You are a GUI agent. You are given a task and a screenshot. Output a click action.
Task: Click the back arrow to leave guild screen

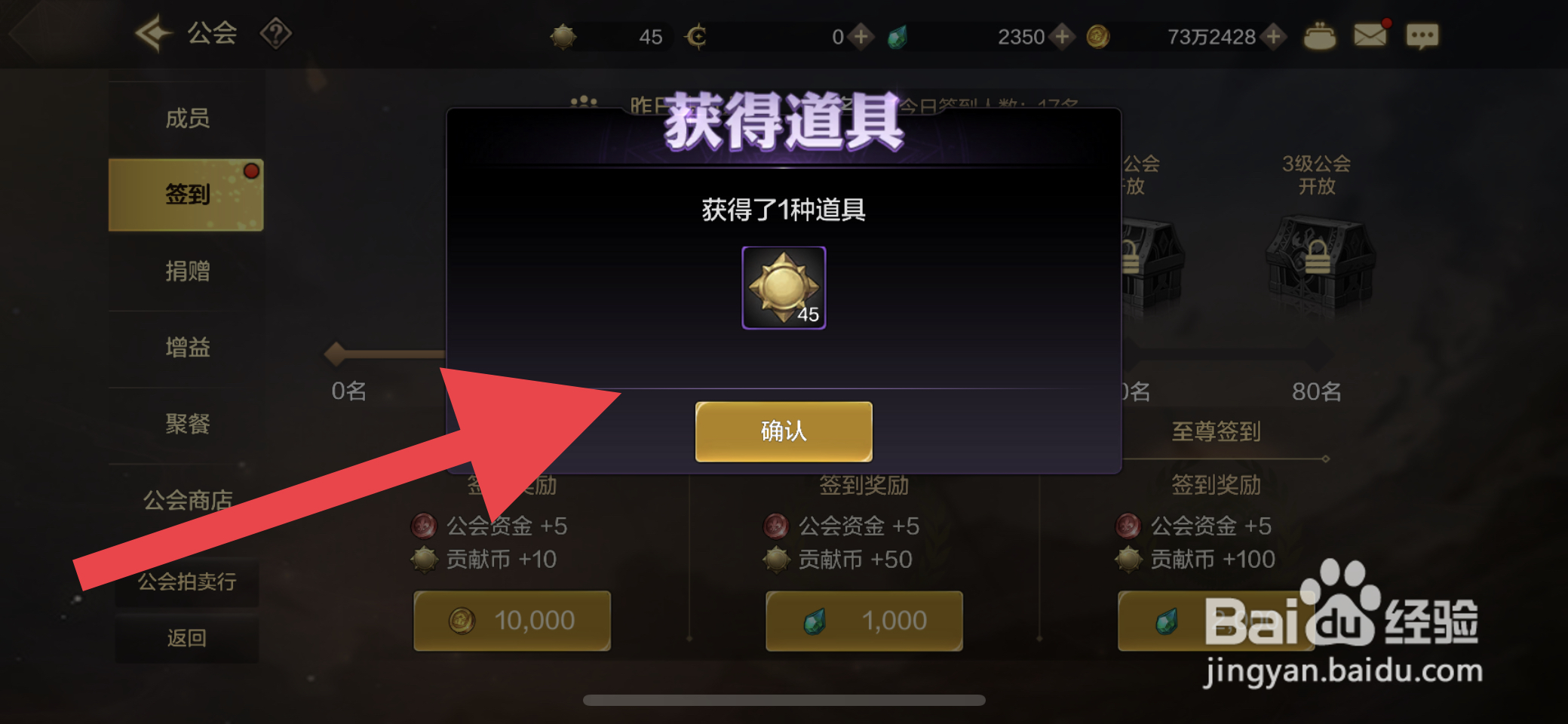click(156, 34)
